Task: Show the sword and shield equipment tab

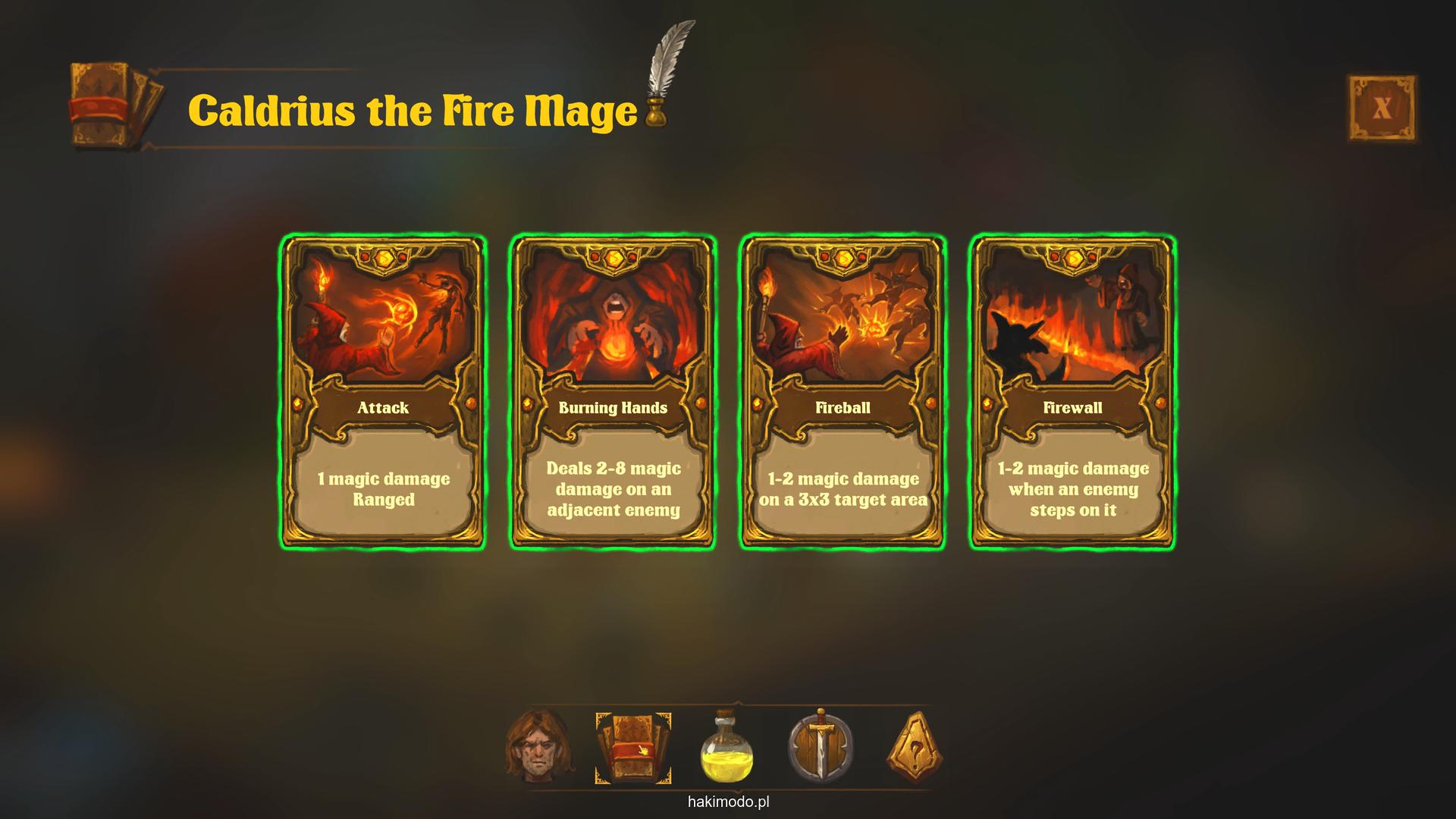Action: 821,748
